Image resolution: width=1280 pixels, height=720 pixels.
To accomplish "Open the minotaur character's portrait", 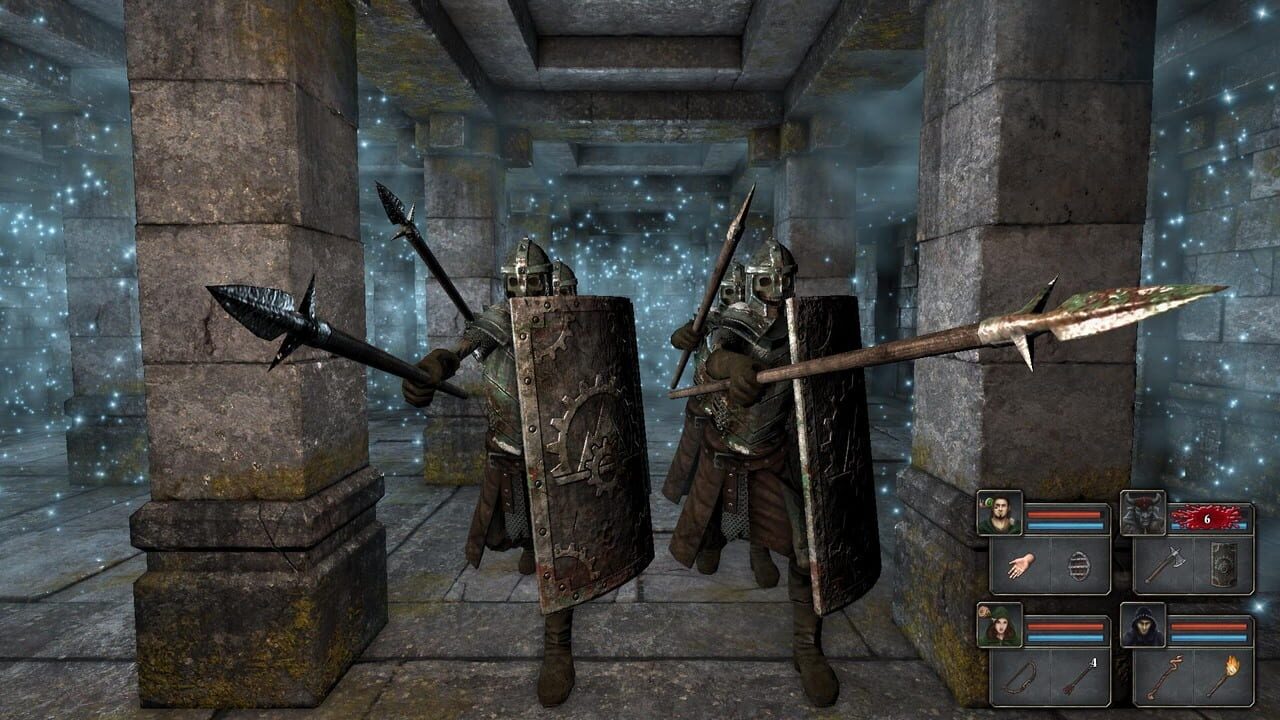I will pyautogui.click(x=1143, y=512).
